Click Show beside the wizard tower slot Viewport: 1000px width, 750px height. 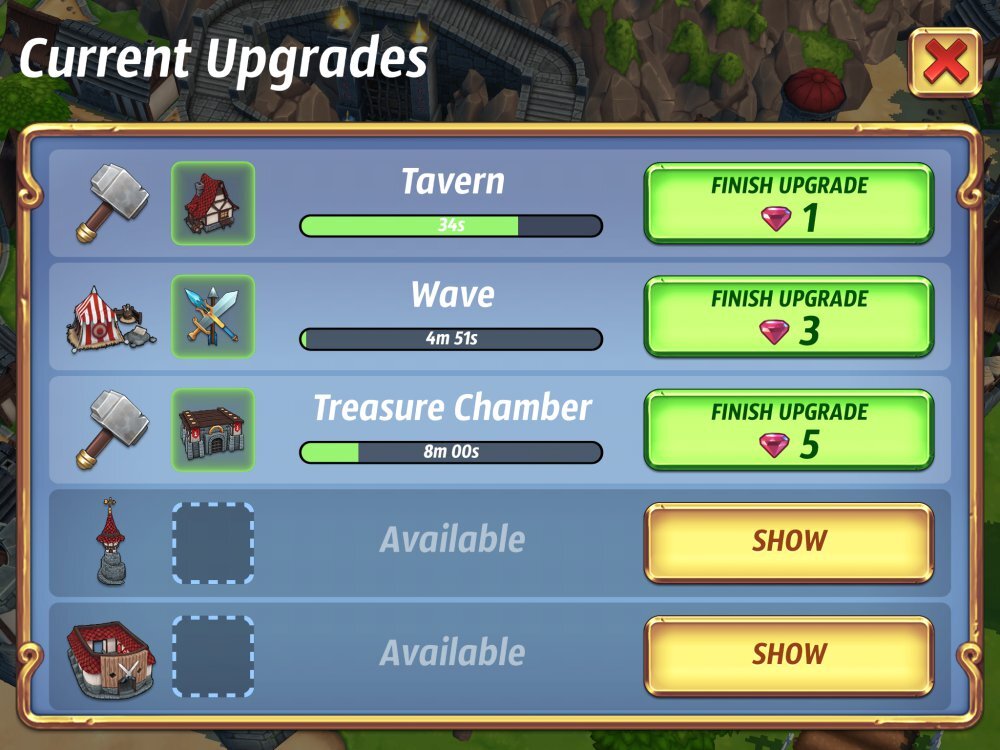click(788, 542)
